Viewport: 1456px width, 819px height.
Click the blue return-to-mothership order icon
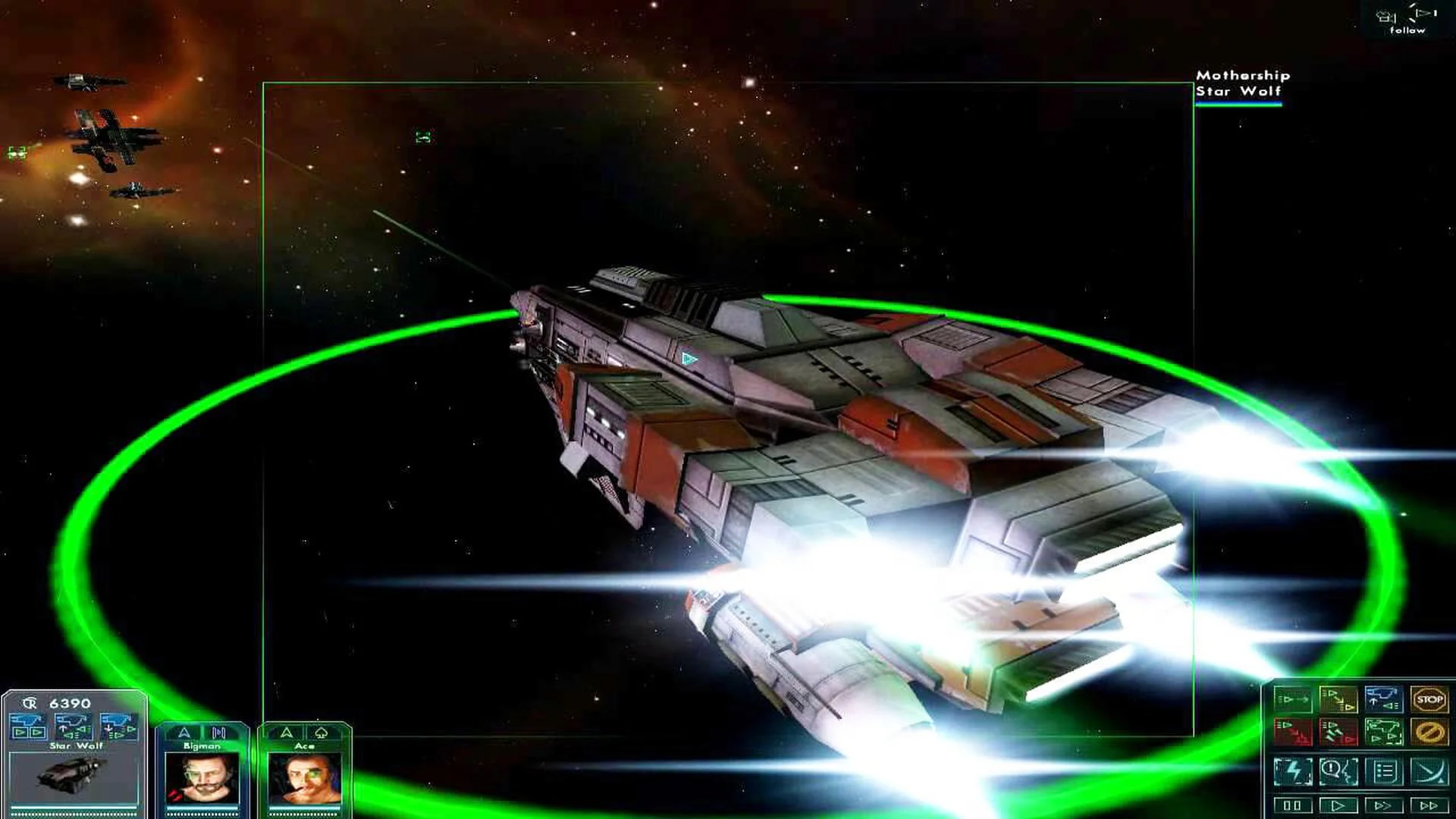tap(1385, 699)
